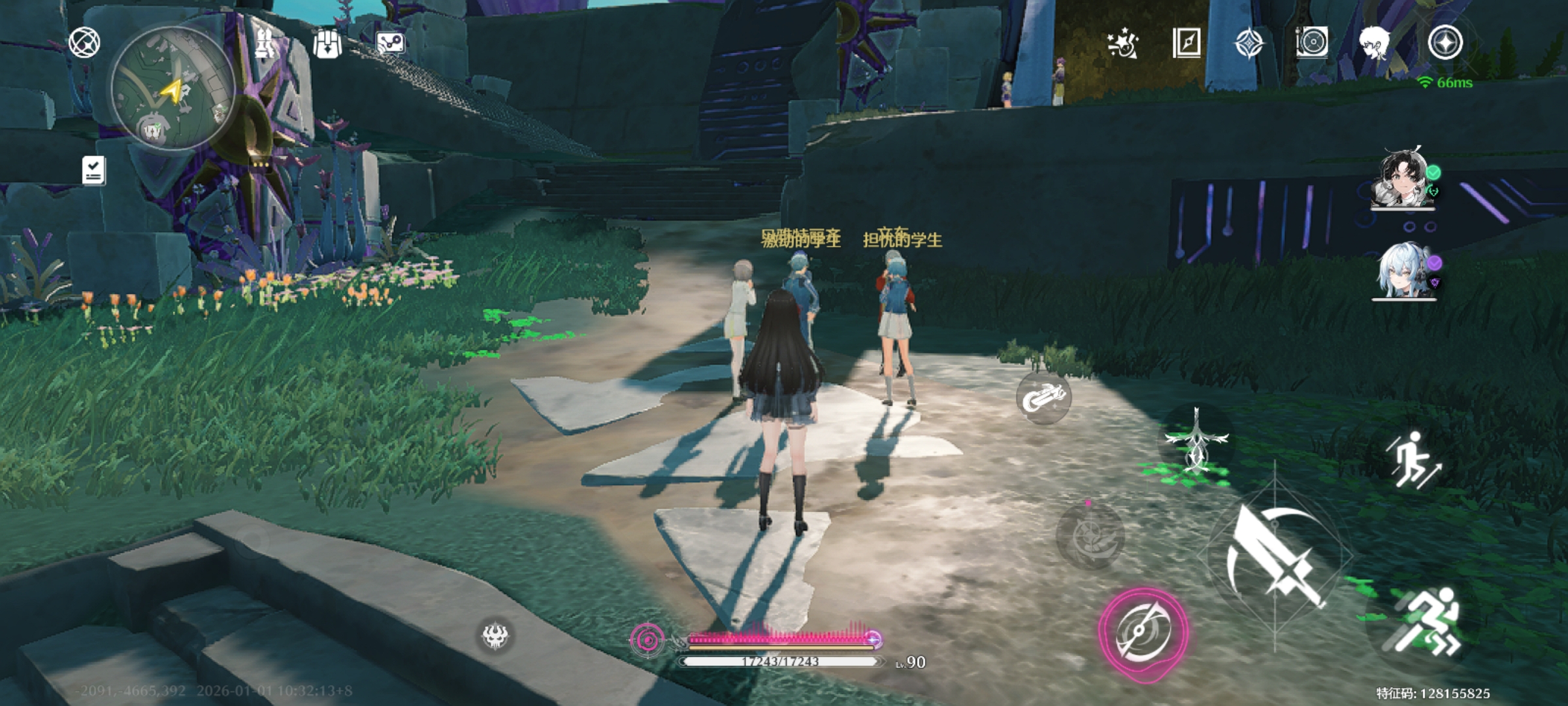Toggle the walk/run mode button
The height and width of the screenshot is (706, 1568).
tap(1413, 460)
